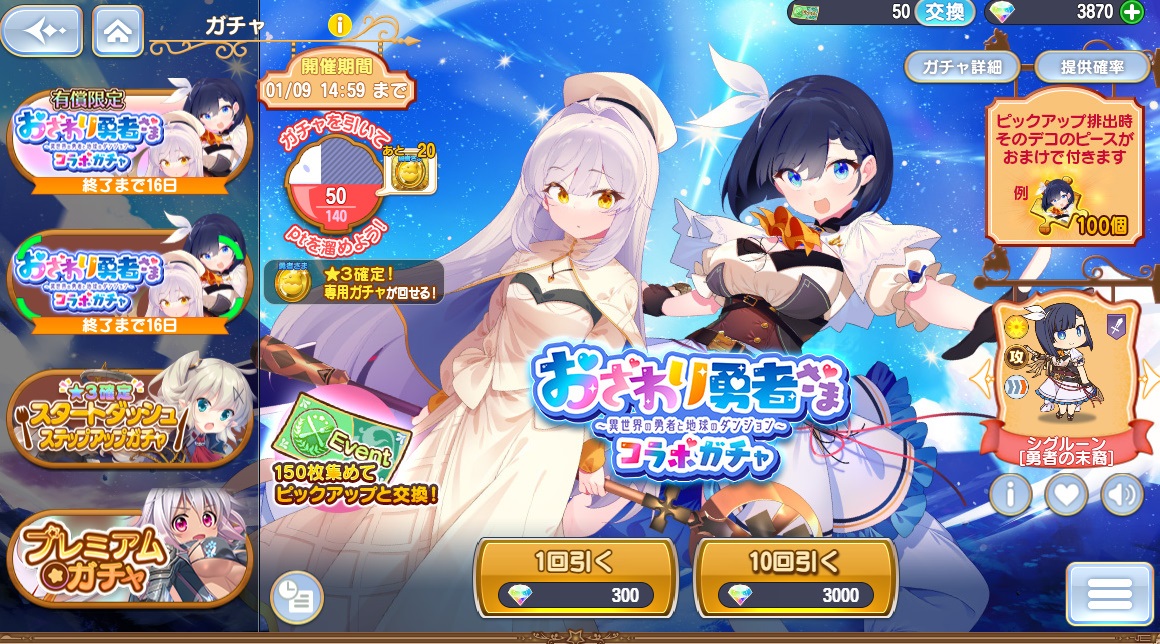The width and height of the screenshot is (1160, 644).
Task: Favorite the character with heart button
Action: click(x=1067, y=494)
